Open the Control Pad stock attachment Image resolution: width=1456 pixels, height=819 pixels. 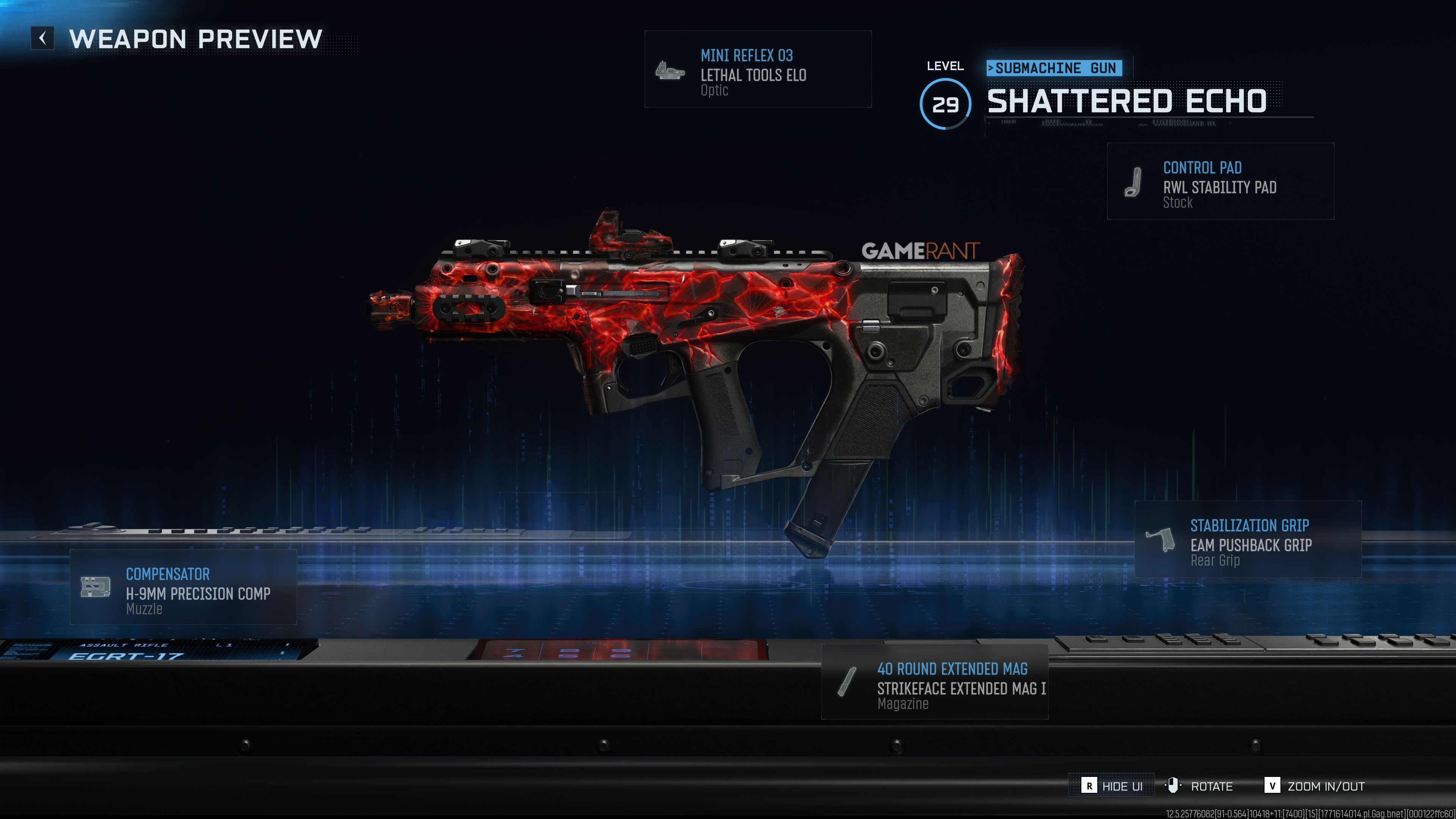pyautogui.click(x=1220, y=182)
